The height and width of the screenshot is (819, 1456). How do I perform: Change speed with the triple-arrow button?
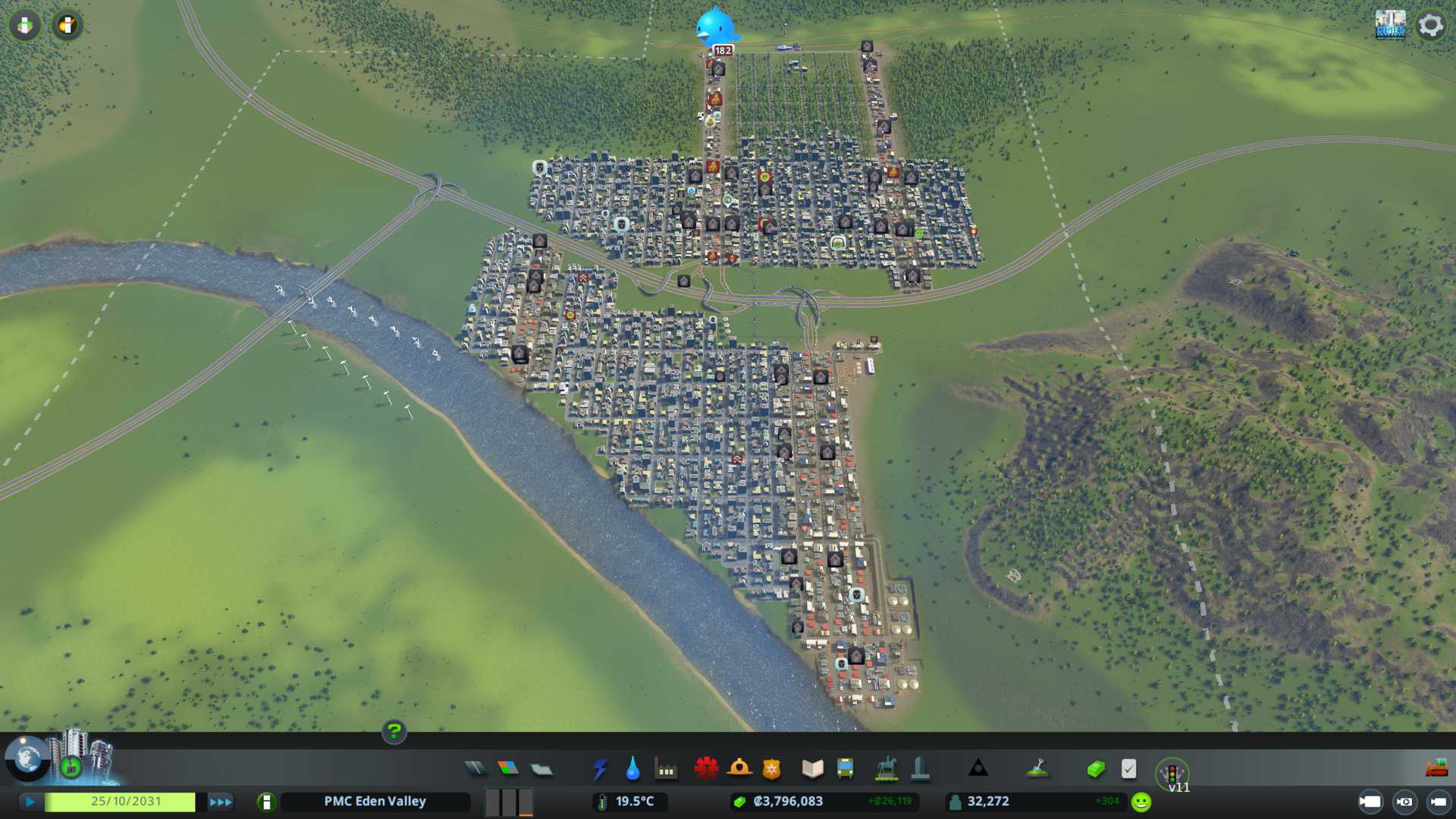pos(221,802)
